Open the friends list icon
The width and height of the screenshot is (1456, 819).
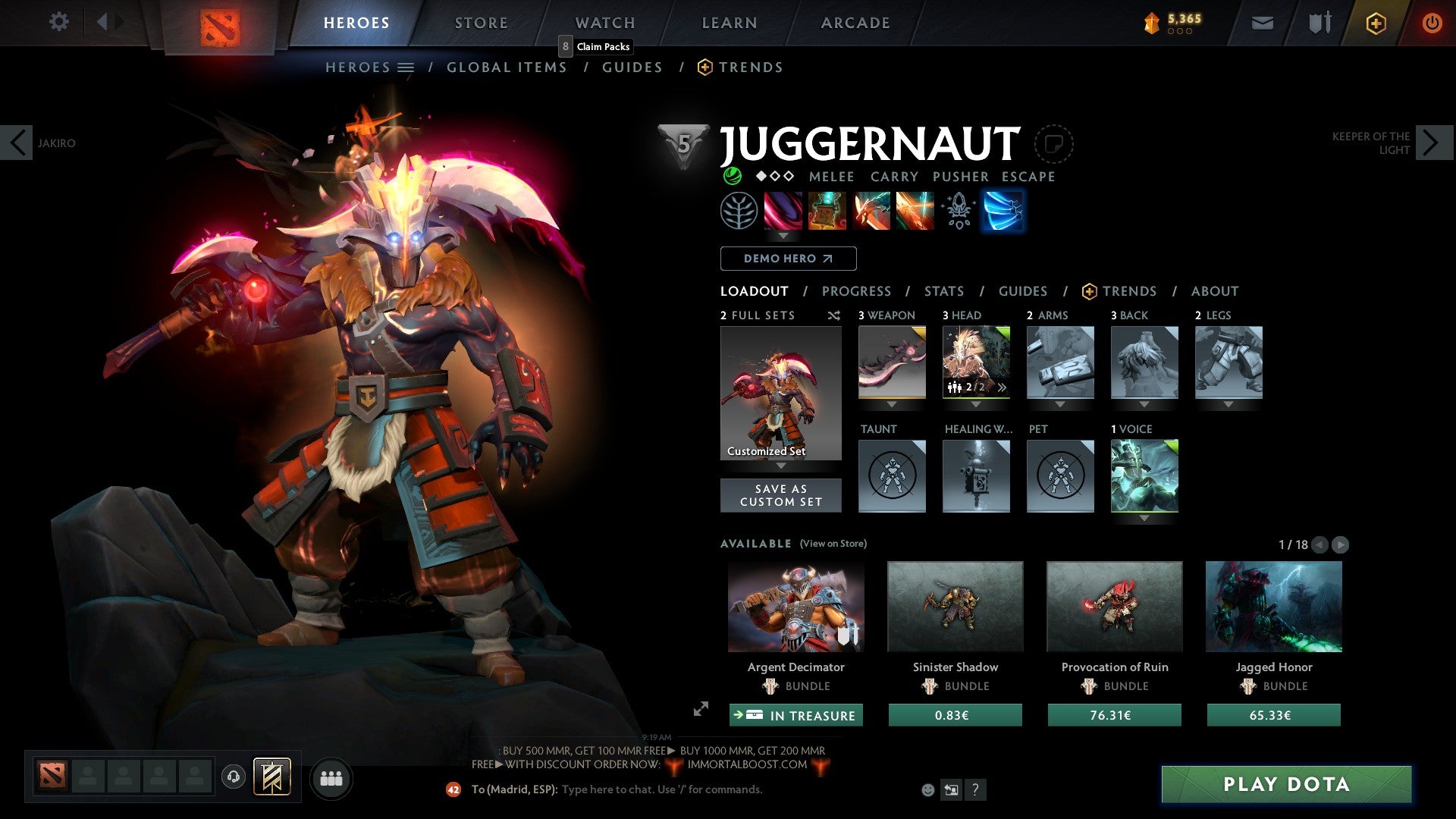(331, 778)
